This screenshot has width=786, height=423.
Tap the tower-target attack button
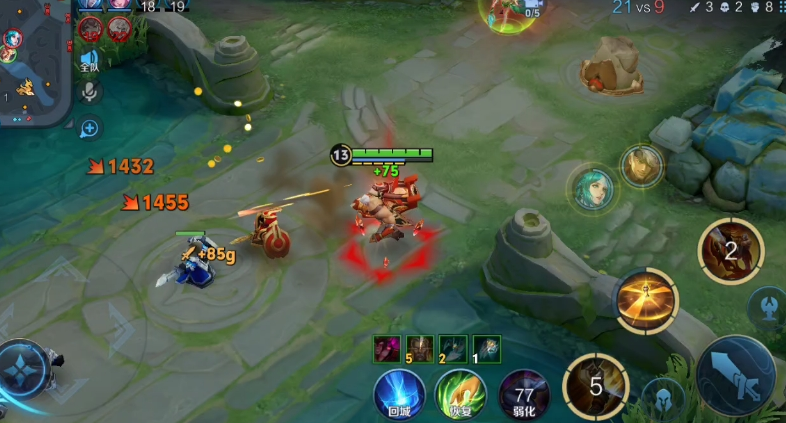[767, 306]
